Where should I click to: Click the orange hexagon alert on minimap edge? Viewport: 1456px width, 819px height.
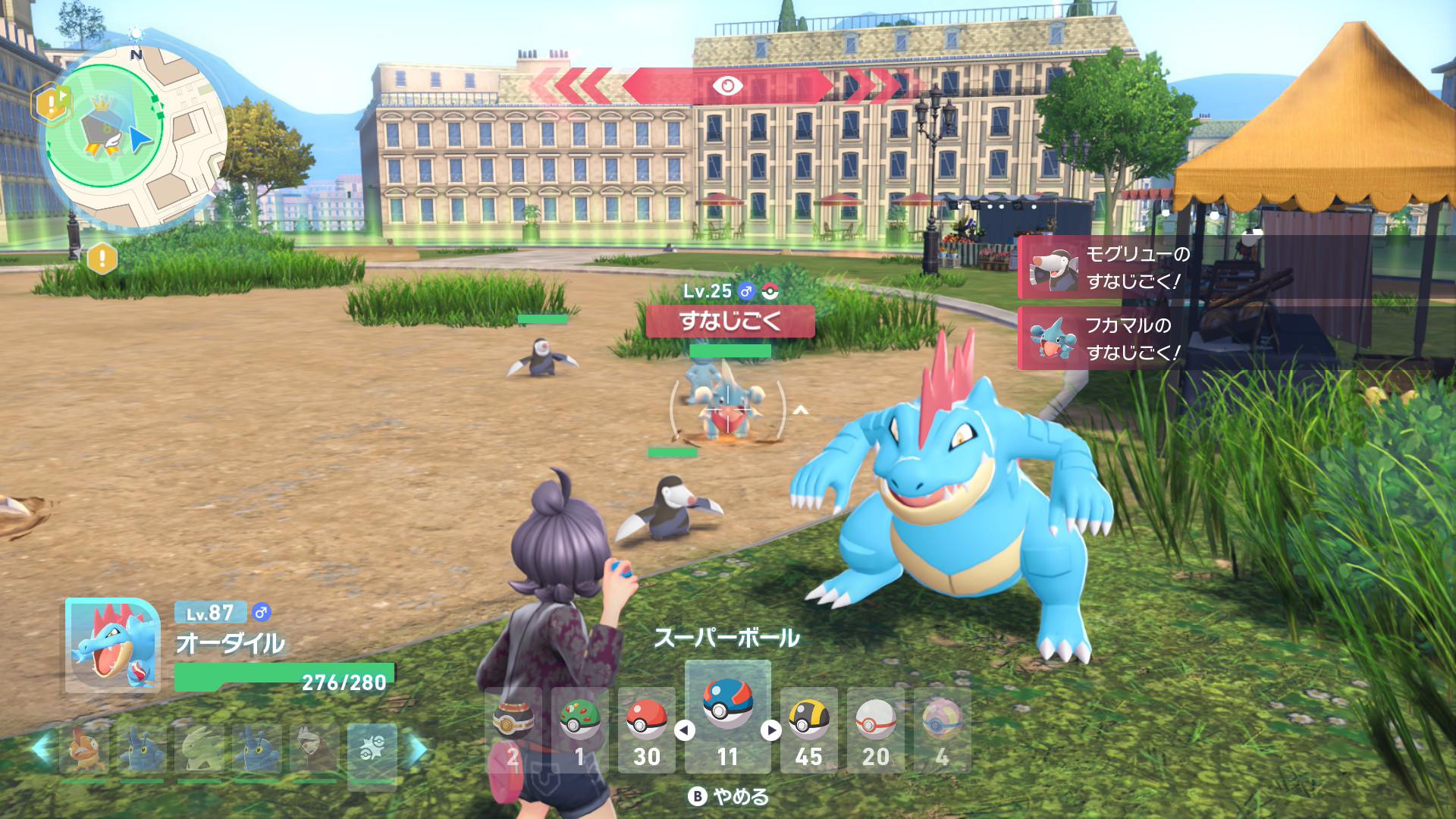[x=51, y=104]
